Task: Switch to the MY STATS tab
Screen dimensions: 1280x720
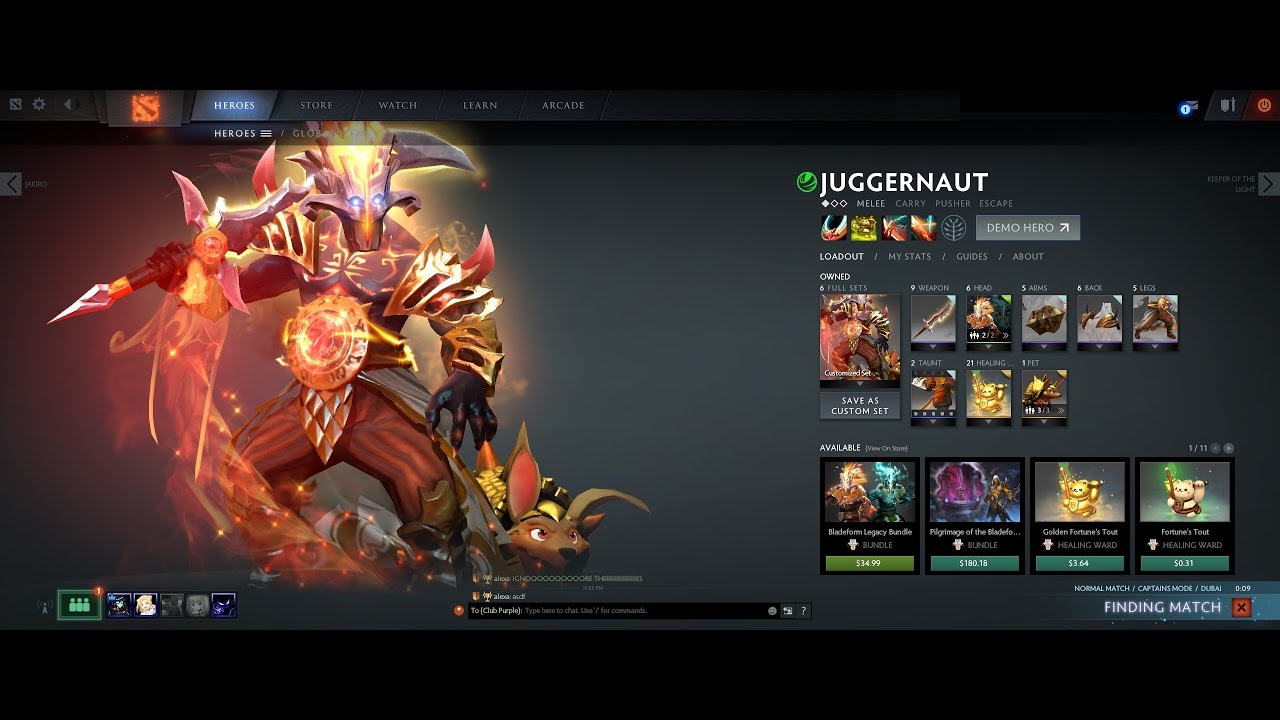Action: click(908, 257)
